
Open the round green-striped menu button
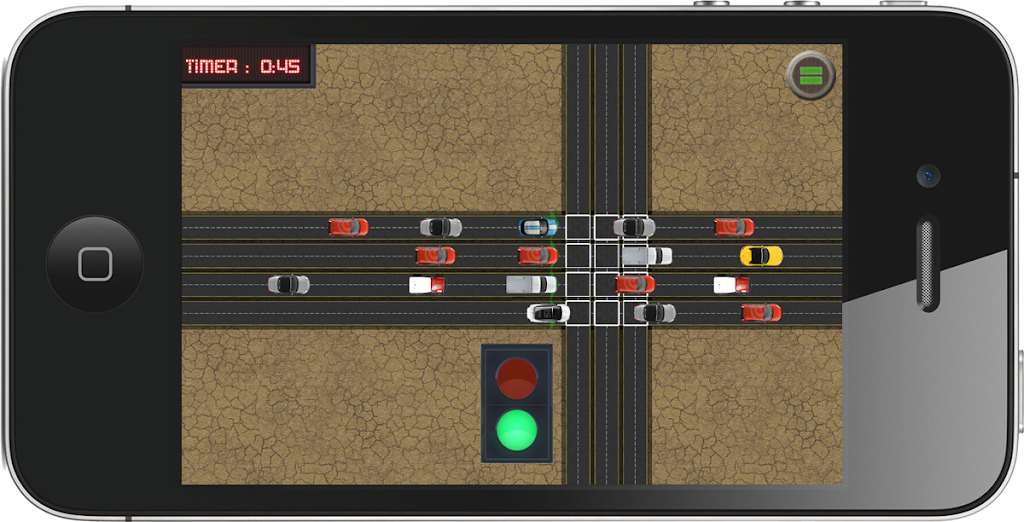811,75
